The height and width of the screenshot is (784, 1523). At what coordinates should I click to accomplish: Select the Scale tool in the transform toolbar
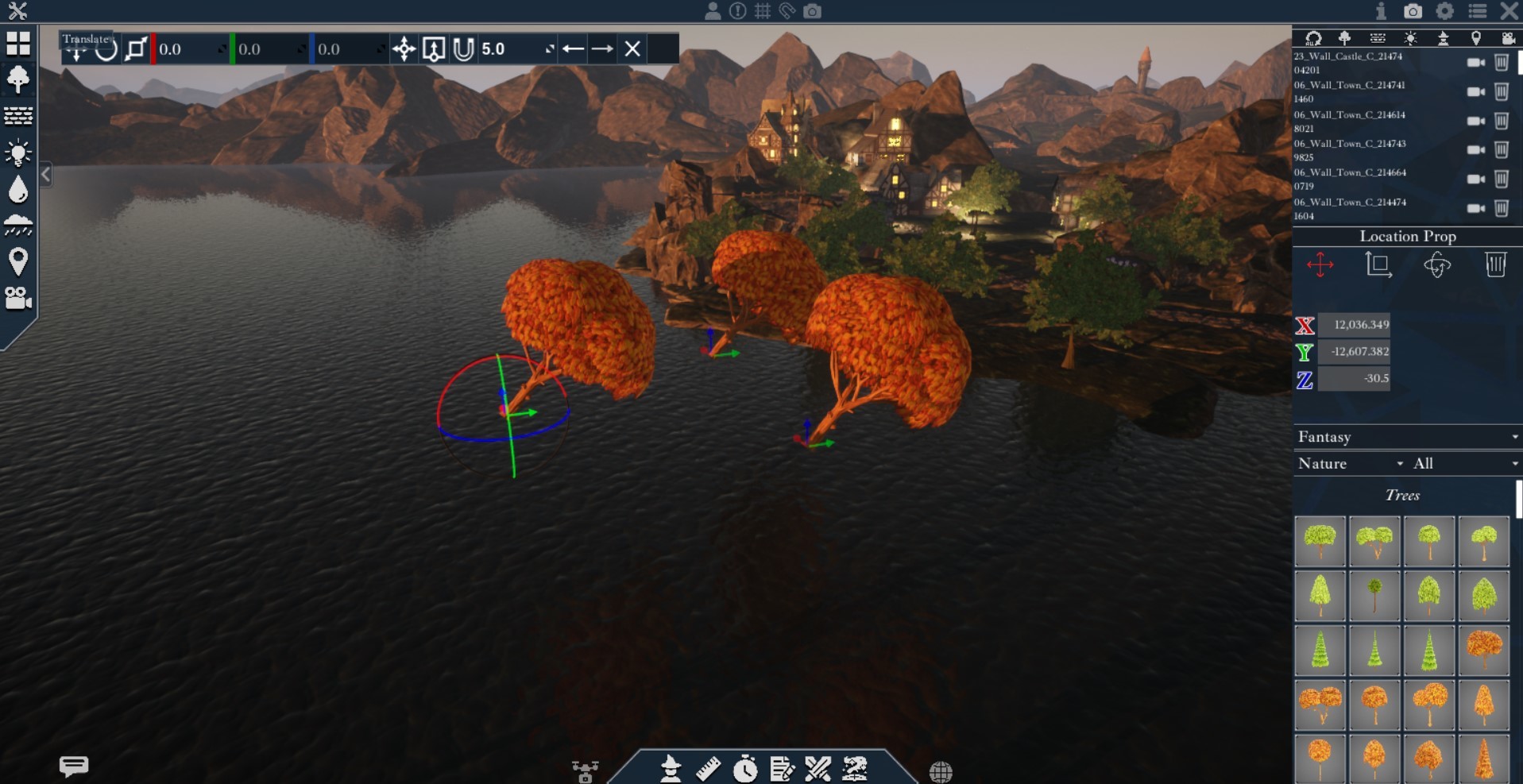pyautogui.click(x=135, y=48)
